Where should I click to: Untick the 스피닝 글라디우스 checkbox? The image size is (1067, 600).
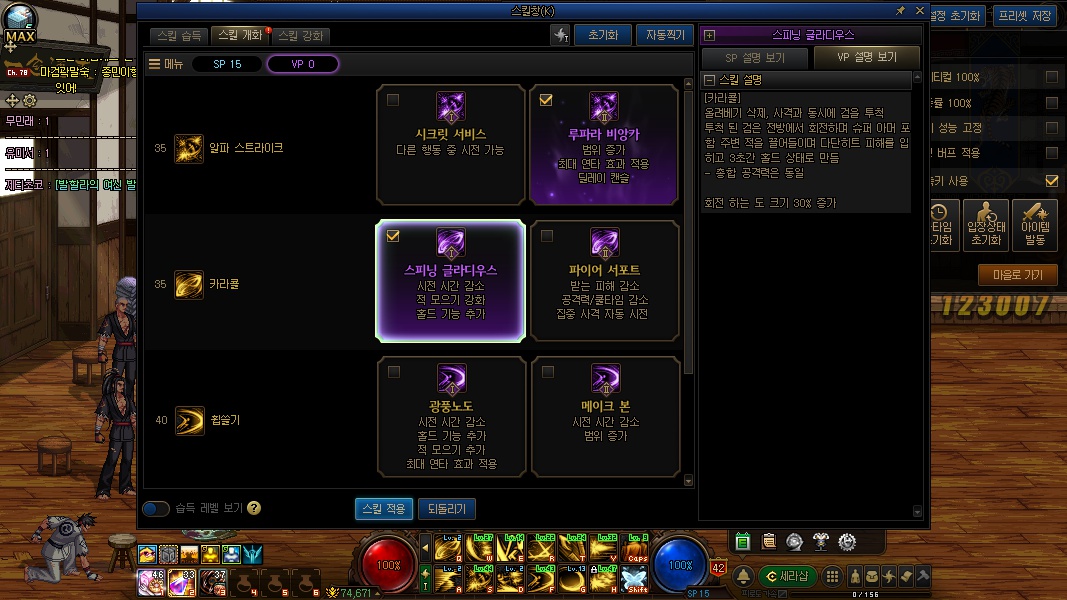point(393,236)
